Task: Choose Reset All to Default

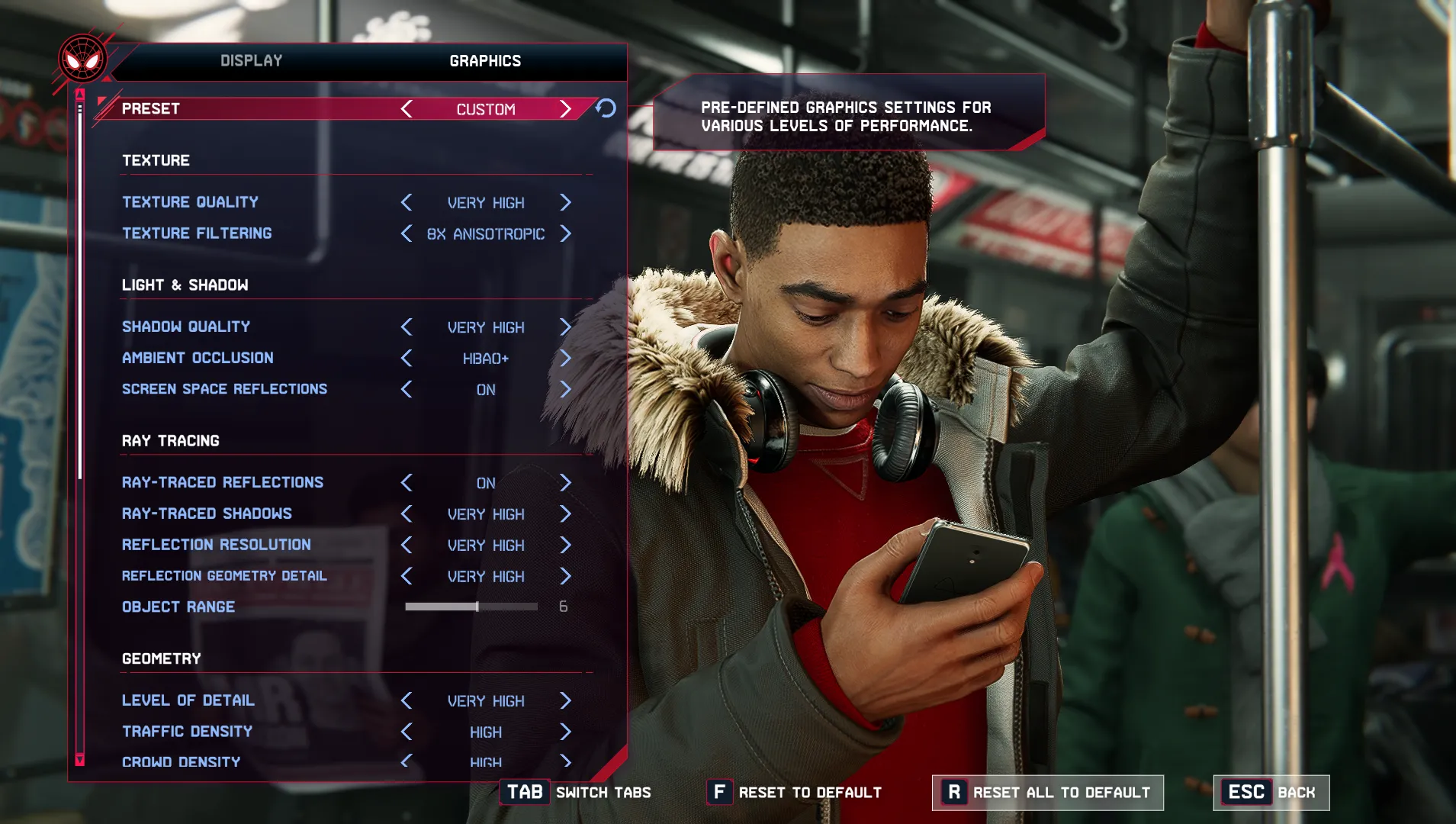Action: tap(1047, 793)
